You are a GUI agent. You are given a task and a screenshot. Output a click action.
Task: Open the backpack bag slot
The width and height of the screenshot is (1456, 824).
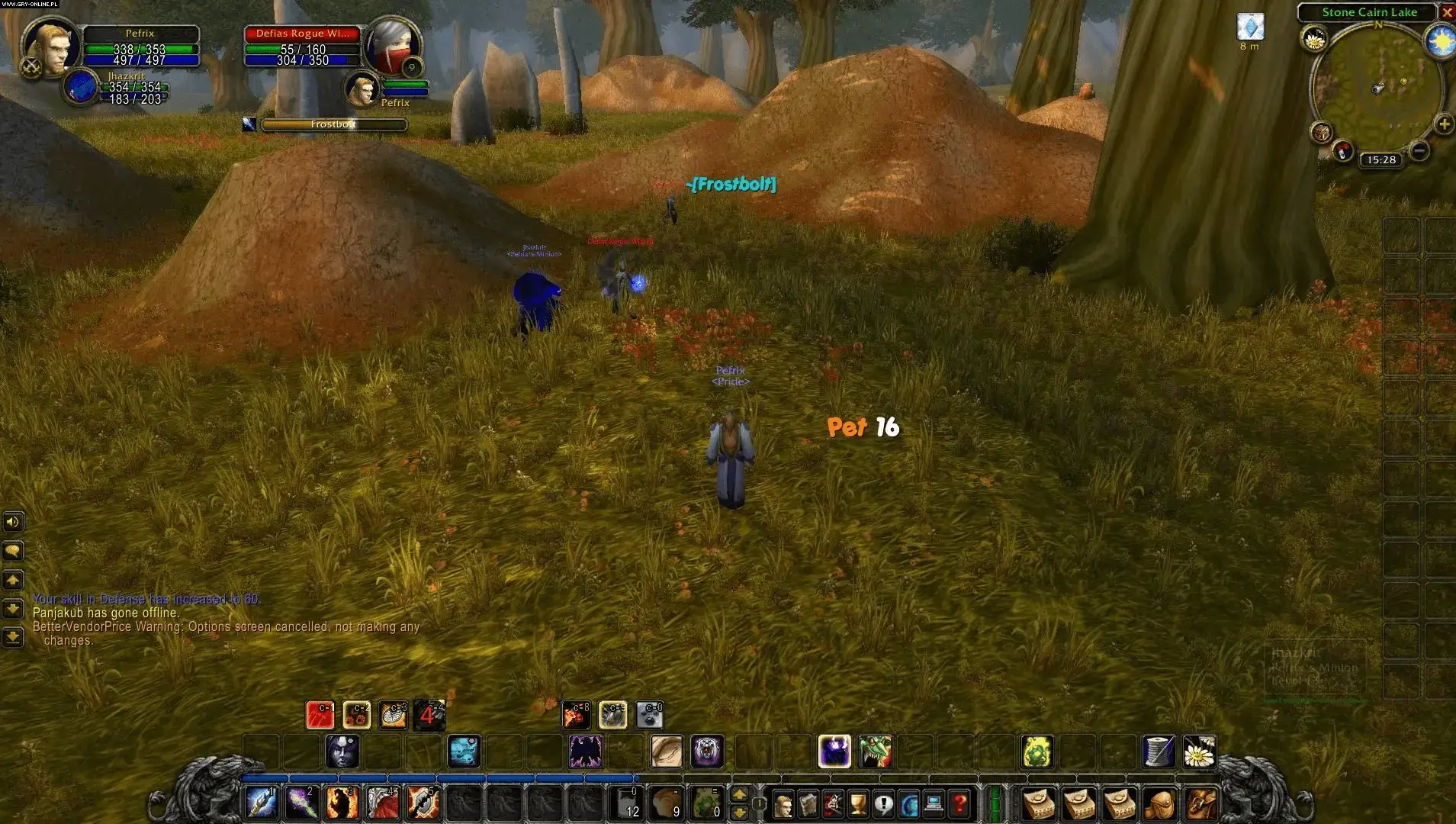[x=1200, y=804]
